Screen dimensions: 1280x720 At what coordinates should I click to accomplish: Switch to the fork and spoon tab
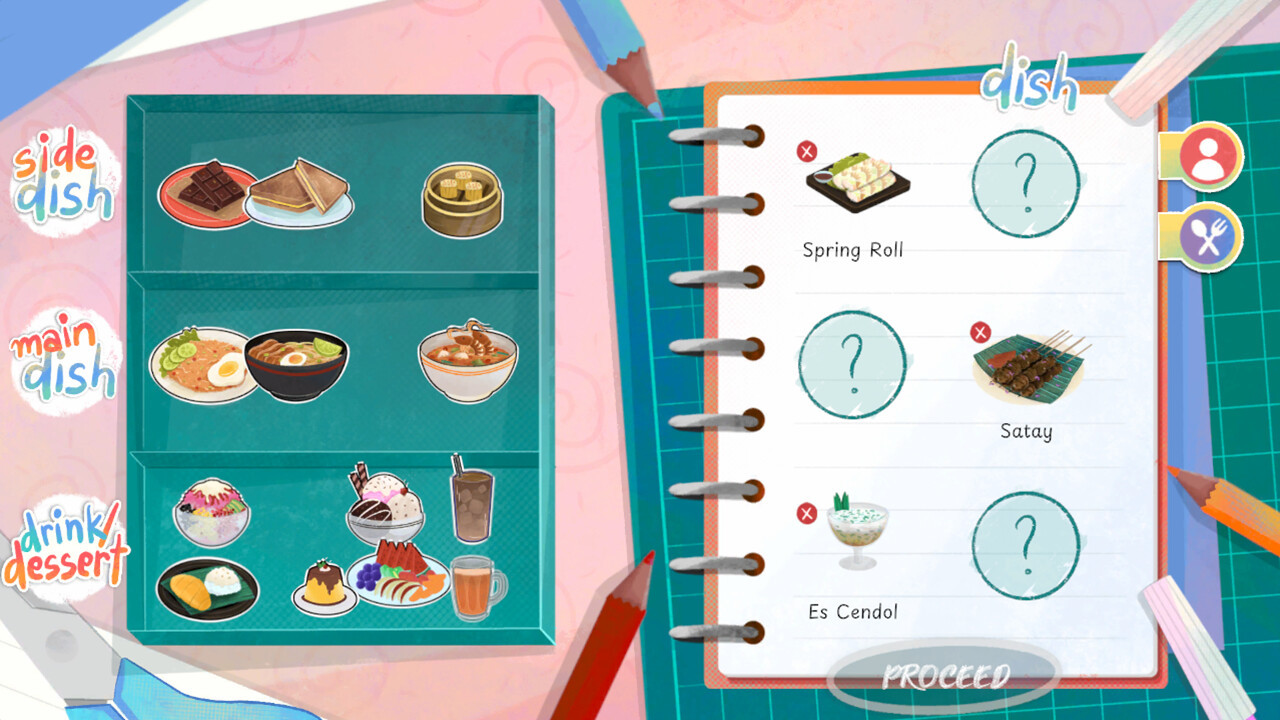pyautogui.click(x=1209, y=237)
